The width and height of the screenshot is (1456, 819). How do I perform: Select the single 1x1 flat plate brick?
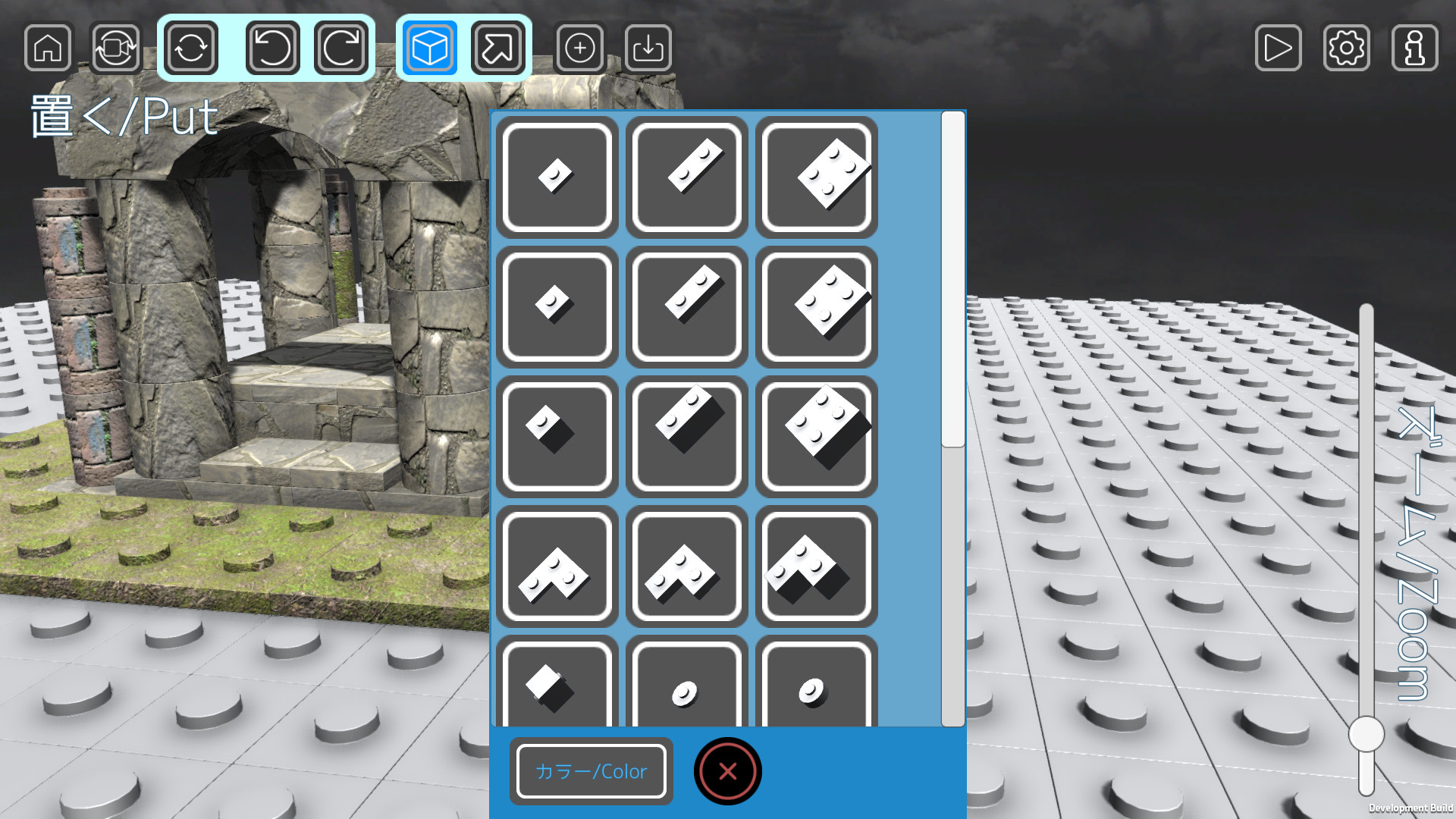556,177
